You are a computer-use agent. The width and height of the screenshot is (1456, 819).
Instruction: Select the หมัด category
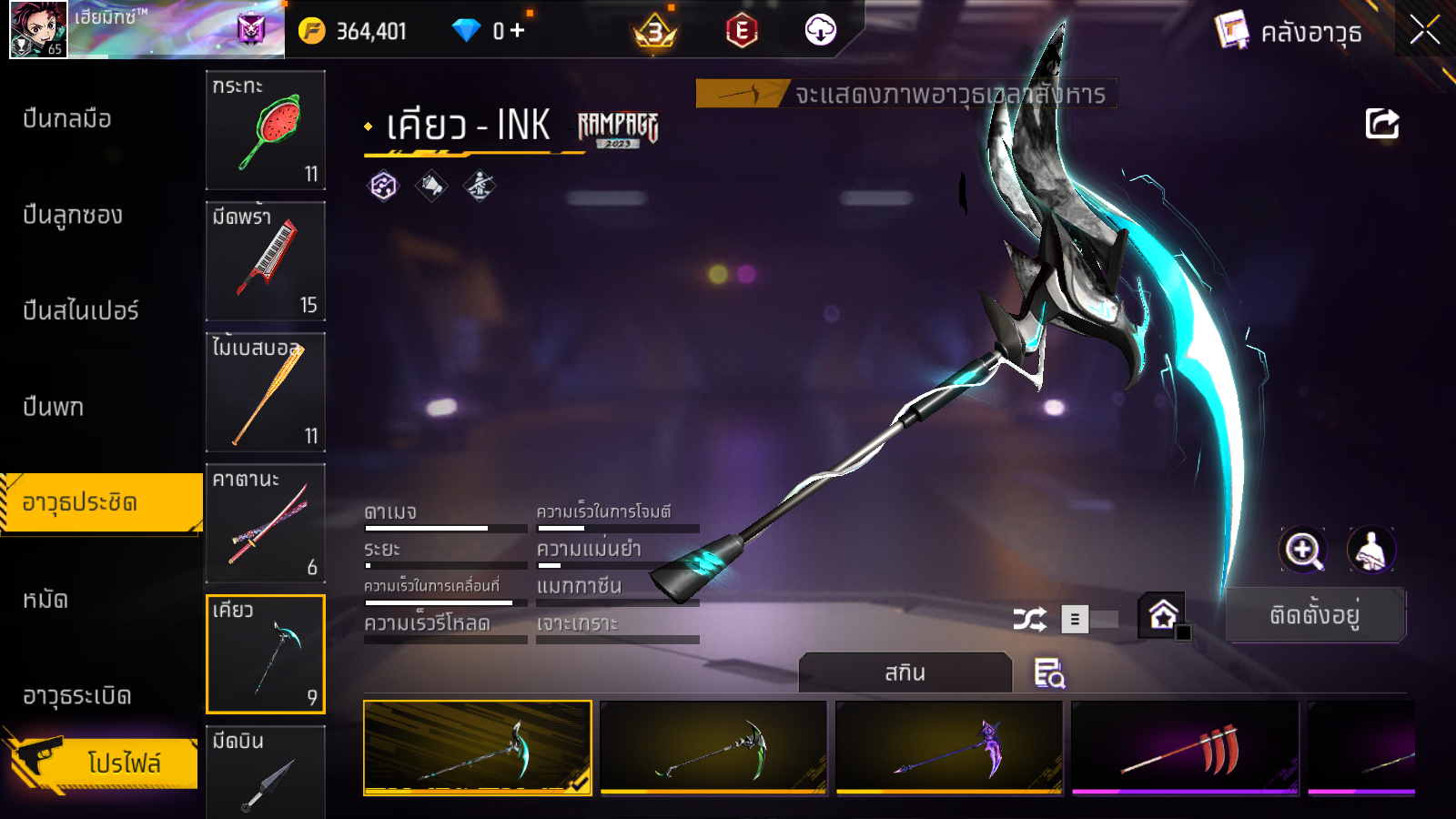[x=45, y=600]
